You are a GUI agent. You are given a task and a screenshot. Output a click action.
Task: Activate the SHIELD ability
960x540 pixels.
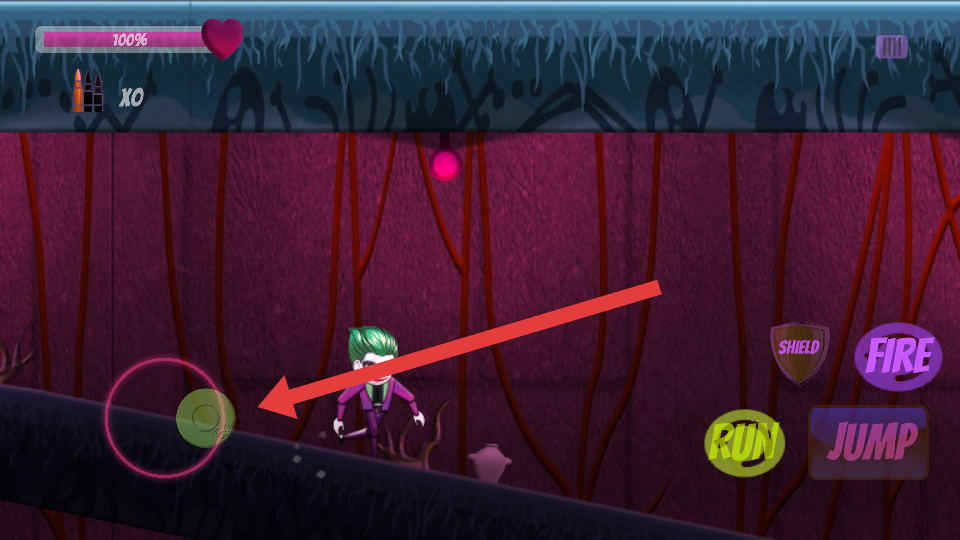tap(799, 351)
